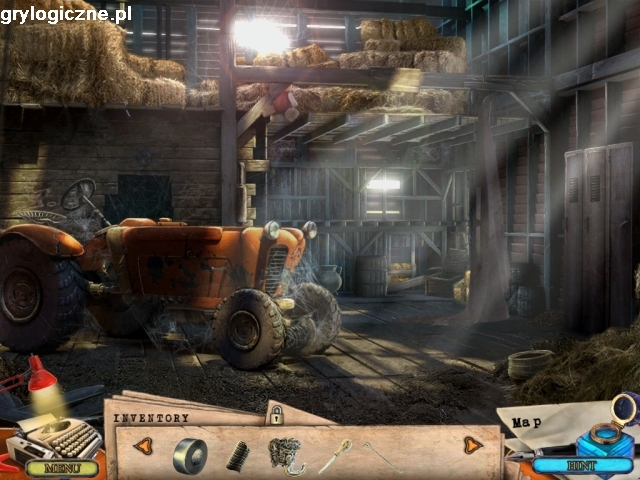Click the blue inkwell above the Hint button
The image size is (640, 480).
607,441
